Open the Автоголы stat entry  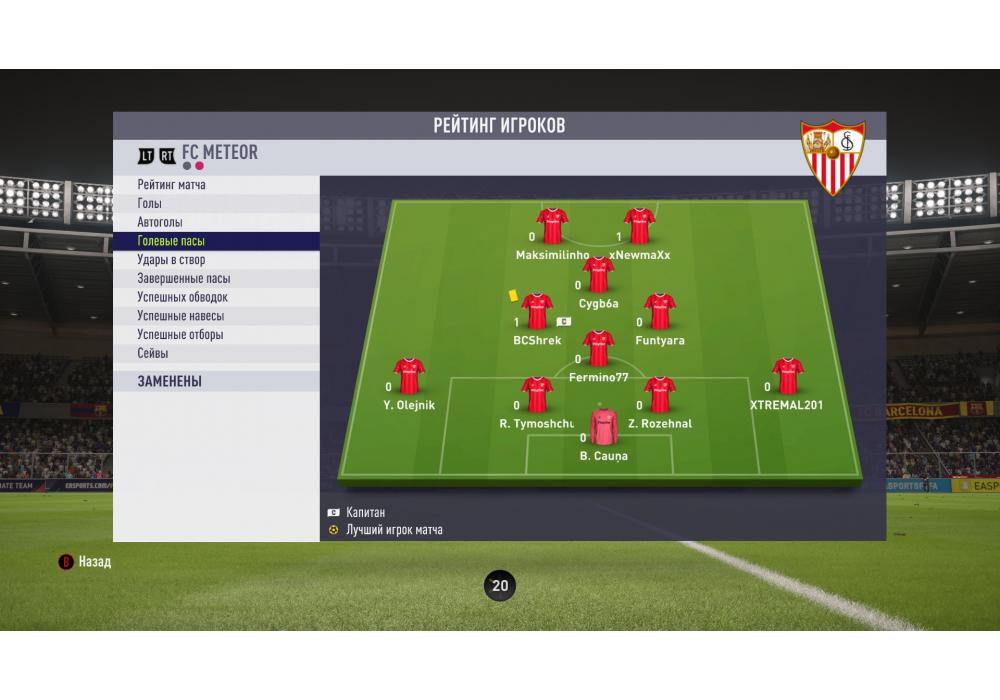point(160,222)
